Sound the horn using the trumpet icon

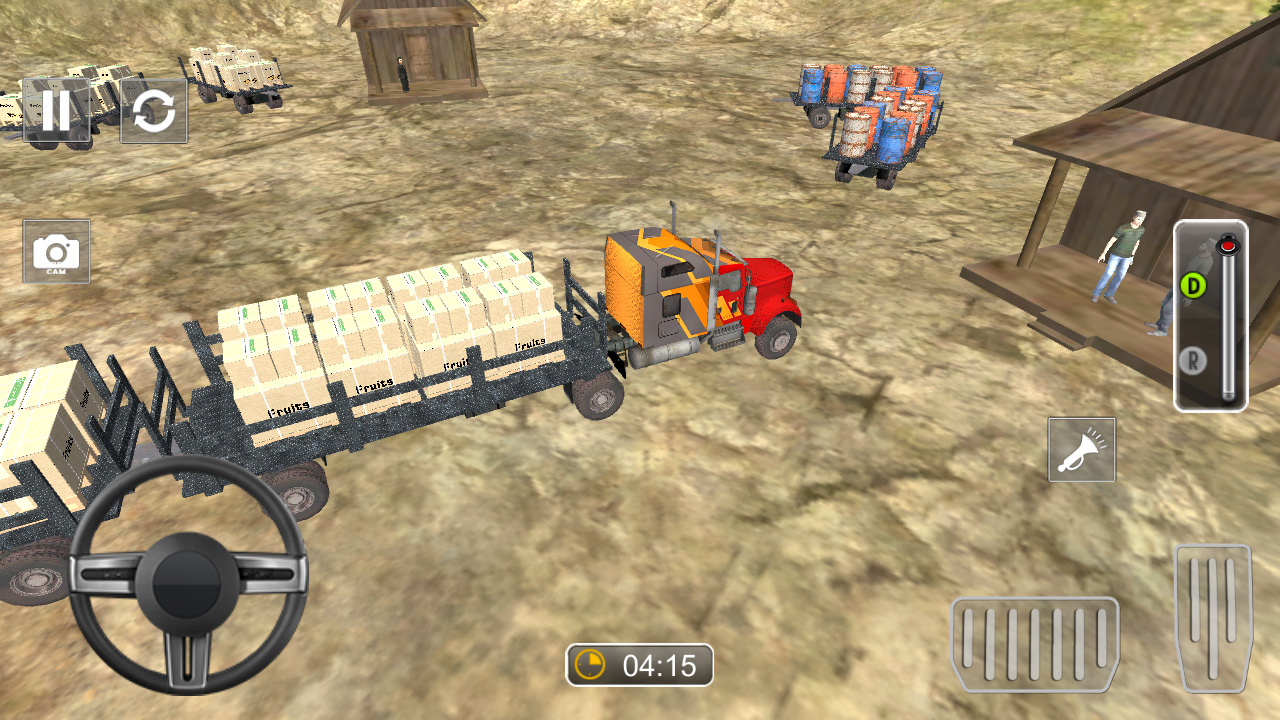(x=1080, y=450)
